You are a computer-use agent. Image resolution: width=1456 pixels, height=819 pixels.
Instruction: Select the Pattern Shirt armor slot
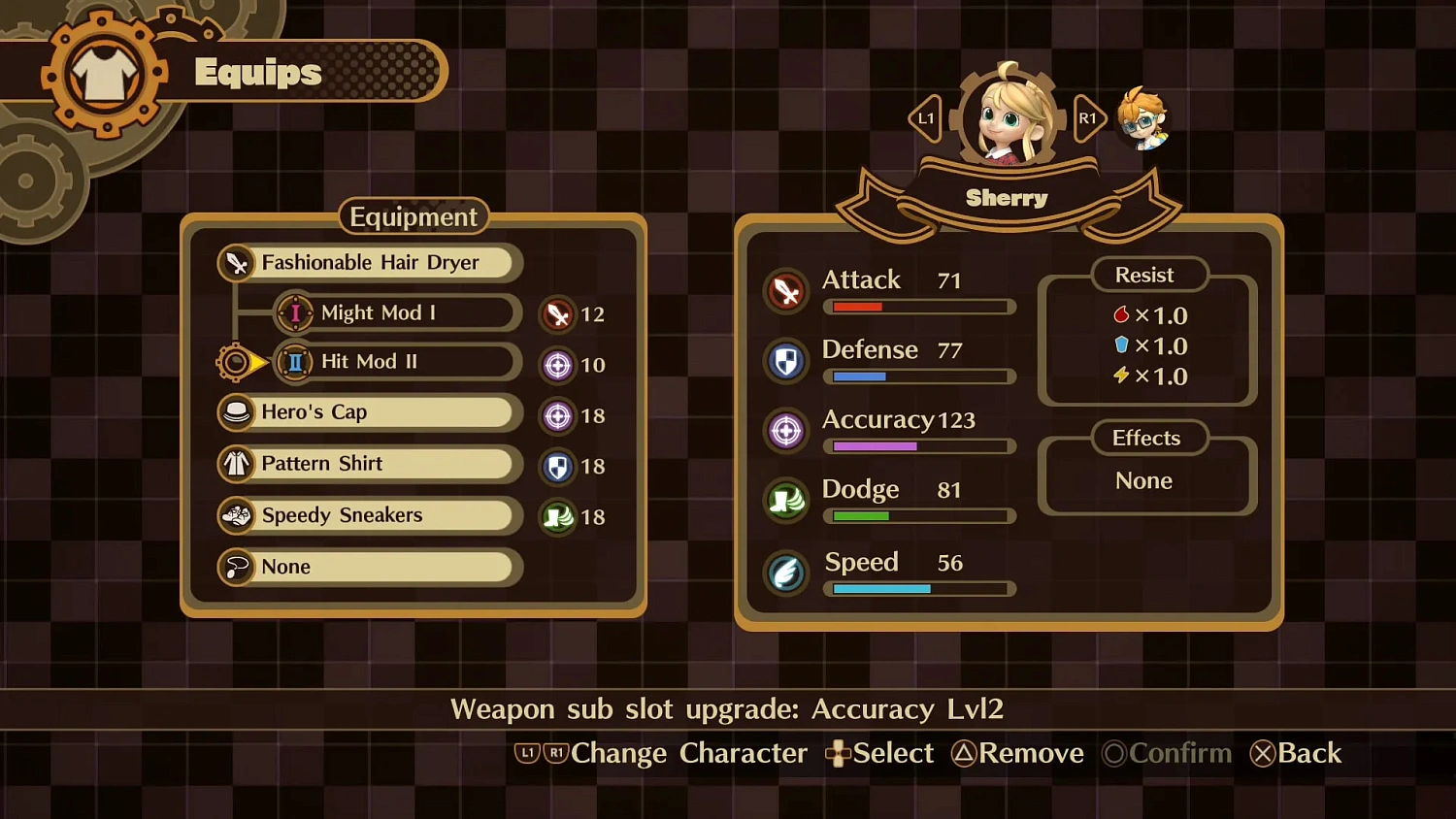(367, 464)
